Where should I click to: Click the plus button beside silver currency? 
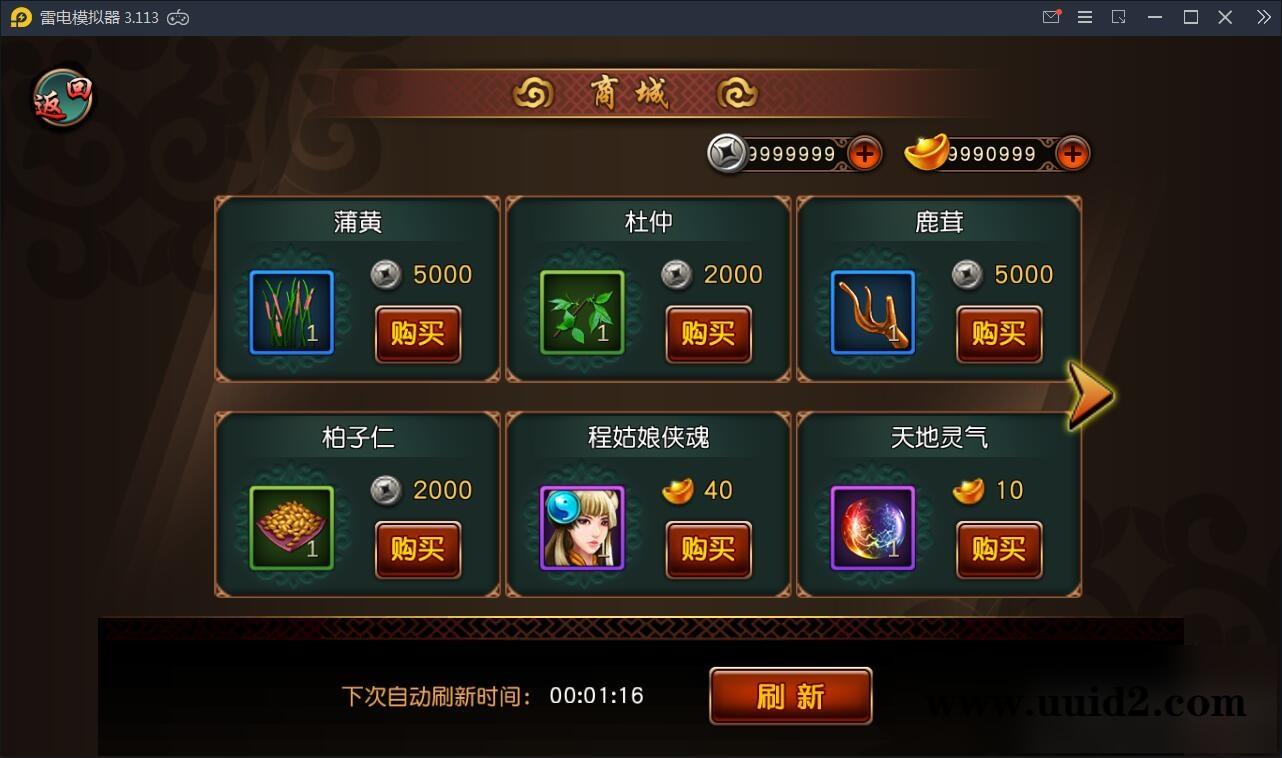click(864, 153)
